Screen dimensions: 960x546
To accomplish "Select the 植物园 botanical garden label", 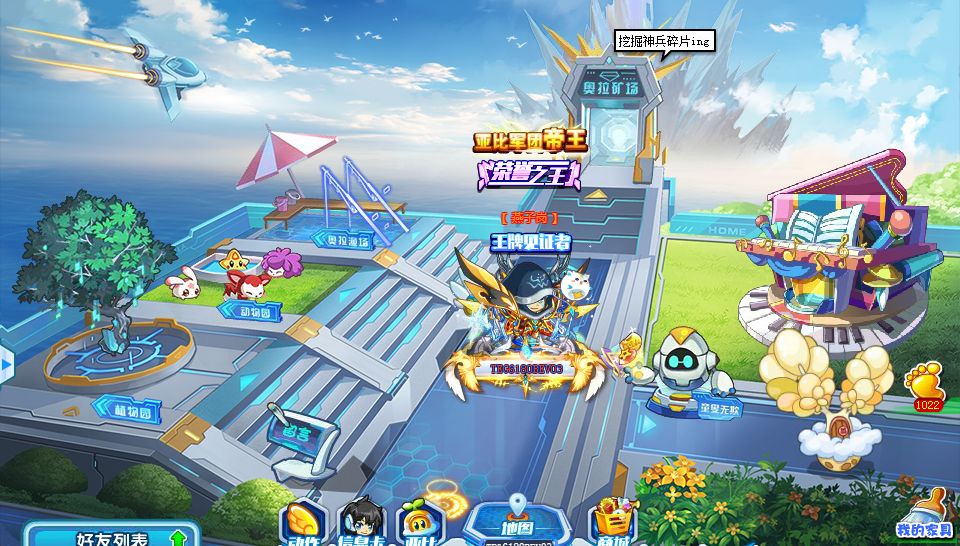I will click(127, 408).
